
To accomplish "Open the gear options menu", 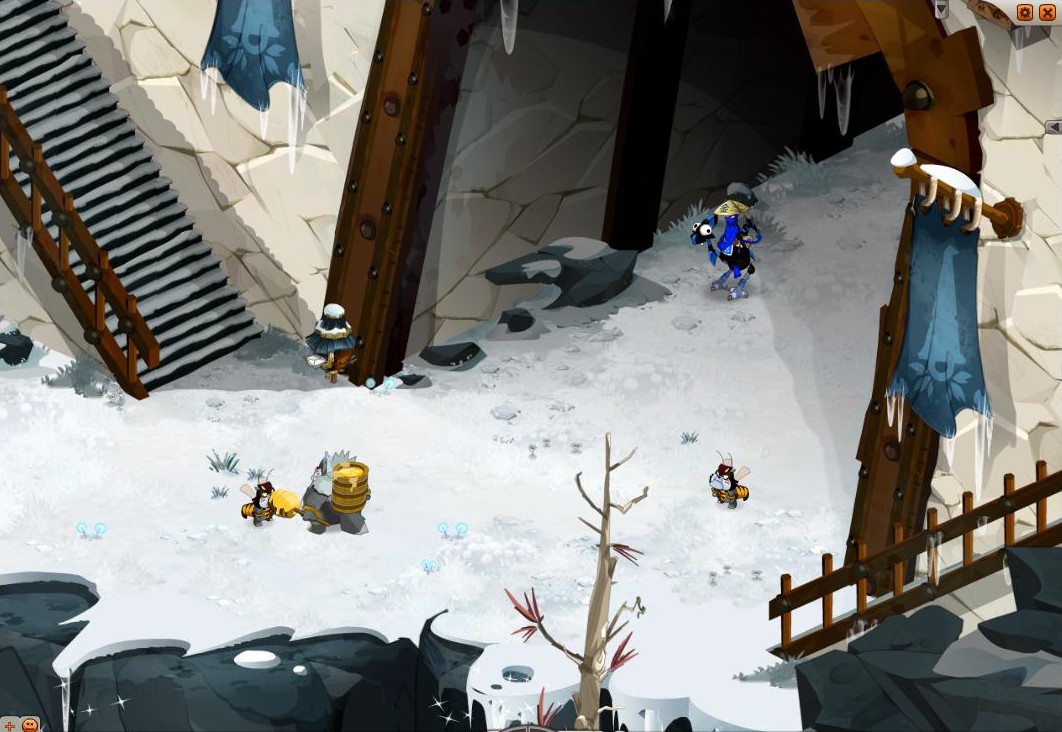I will click(1025, 12).
